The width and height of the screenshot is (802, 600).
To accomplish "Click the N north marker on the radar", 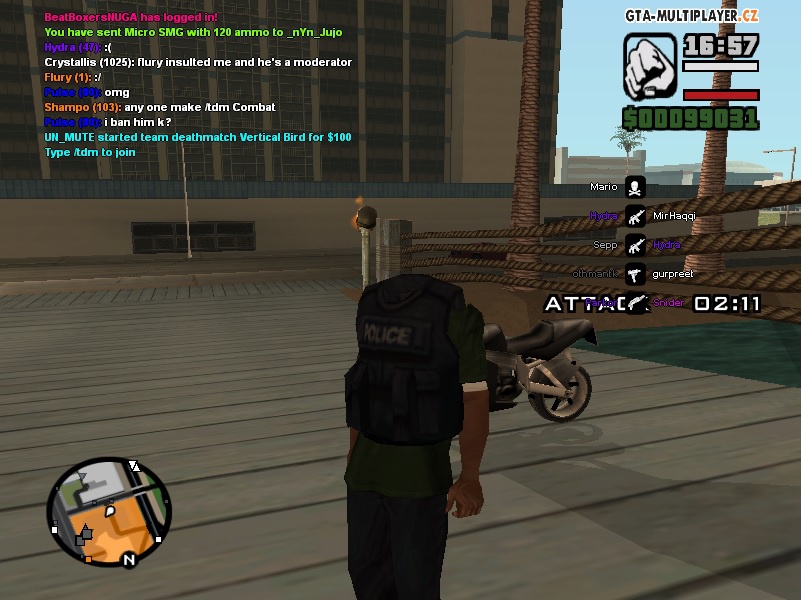I will coord(129,560).
